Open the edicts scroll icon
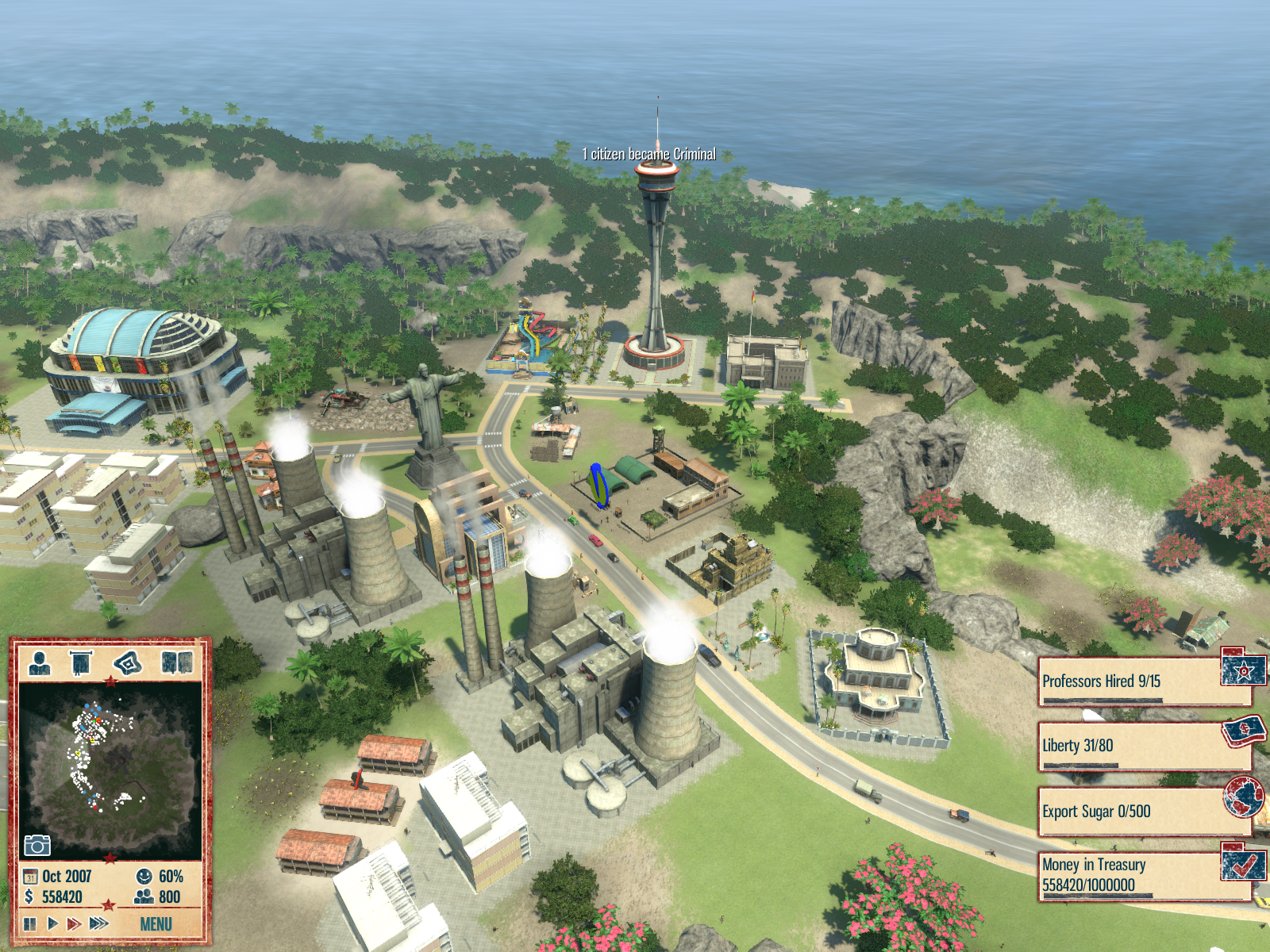 point(82,662)
